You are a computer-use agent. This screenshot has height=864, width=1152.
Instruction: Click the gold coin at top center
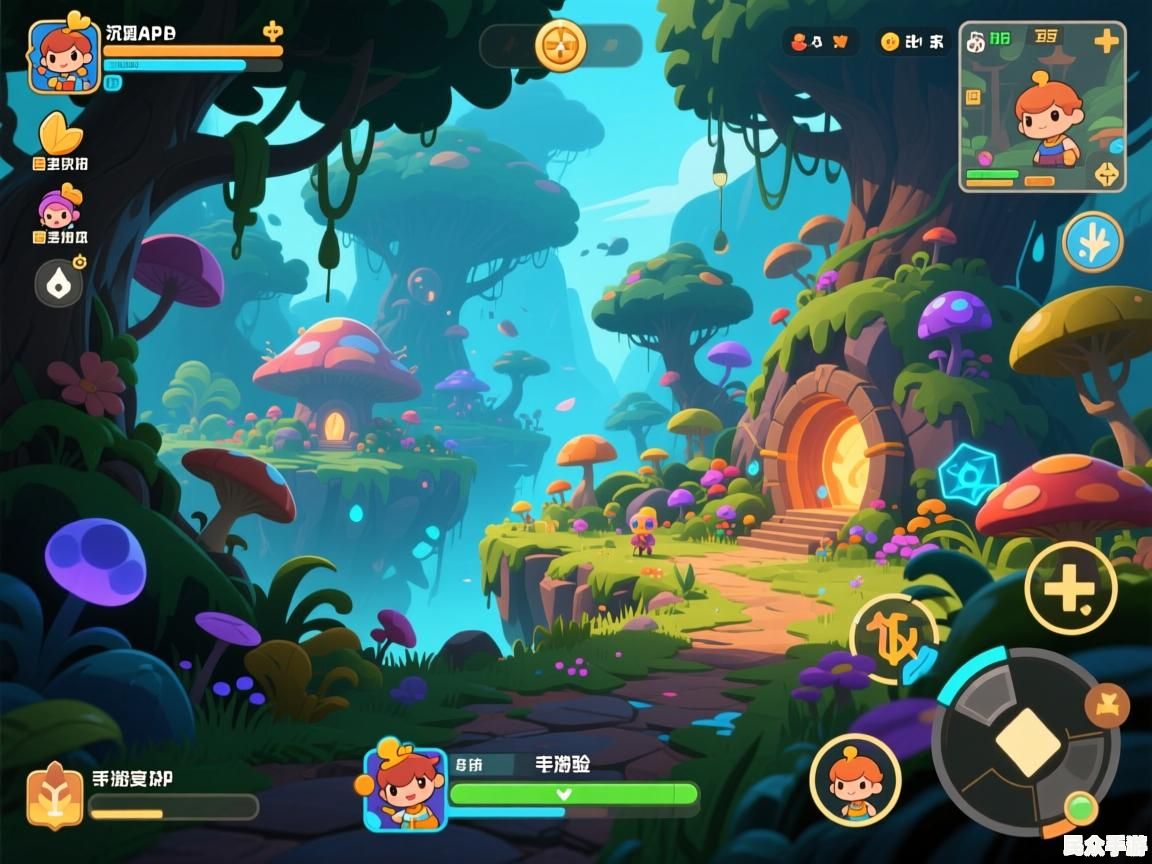click(x=560, y=45)
